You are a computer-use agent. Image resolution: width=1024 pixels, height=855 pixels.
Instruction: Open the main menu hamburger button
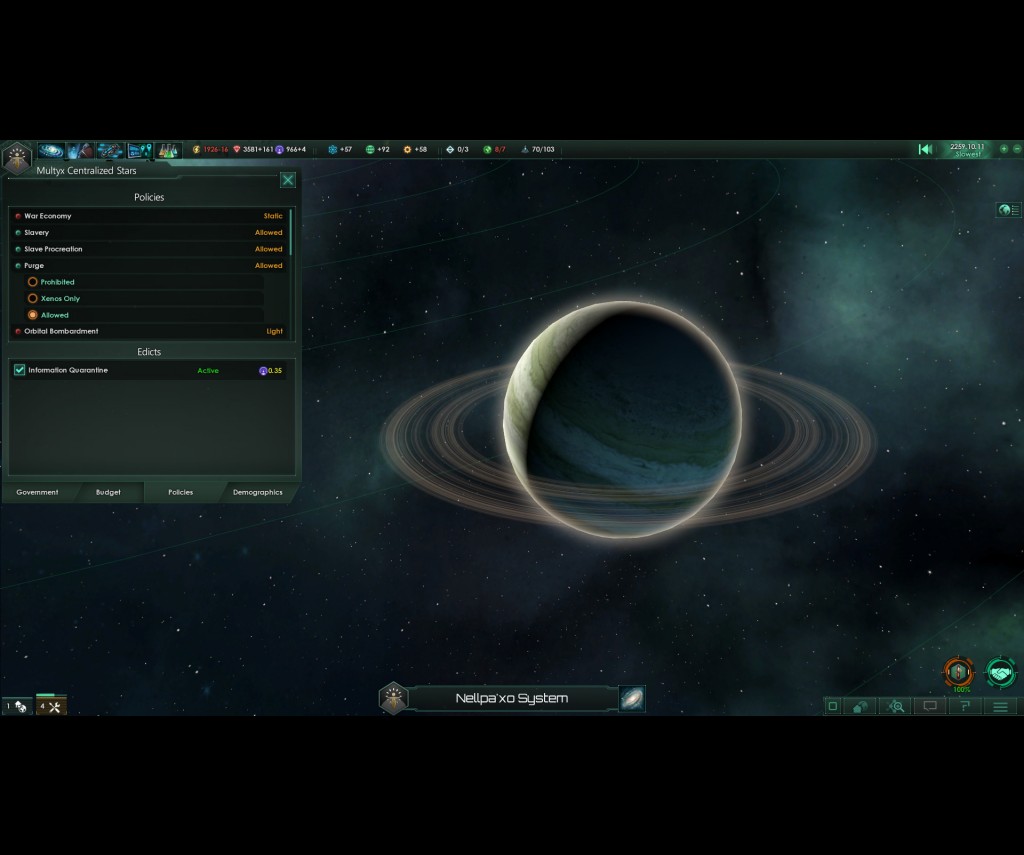(1000, 706)
